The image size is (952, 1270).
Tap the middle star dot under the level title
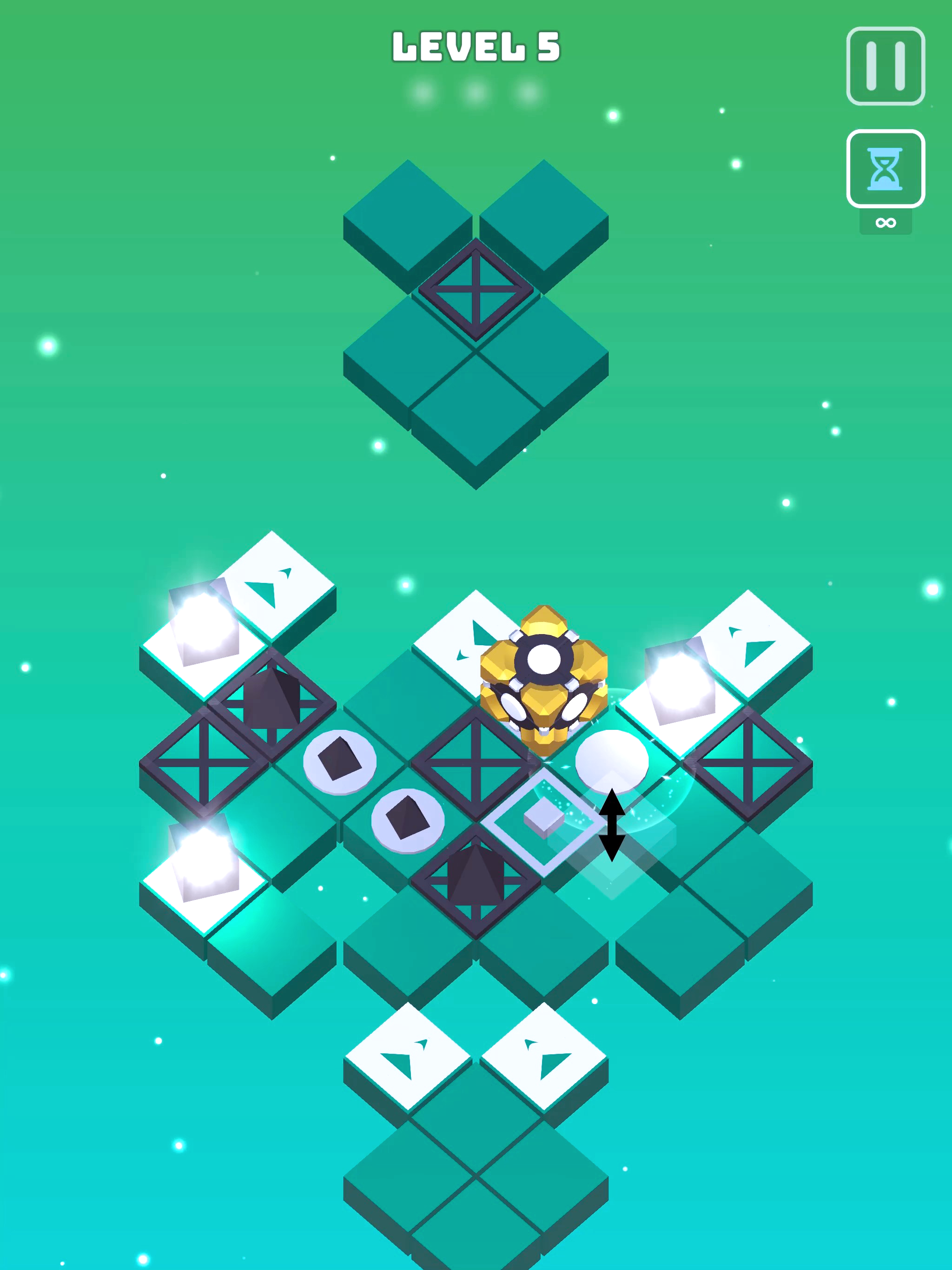pyautogui.click(x=475, y=90)
